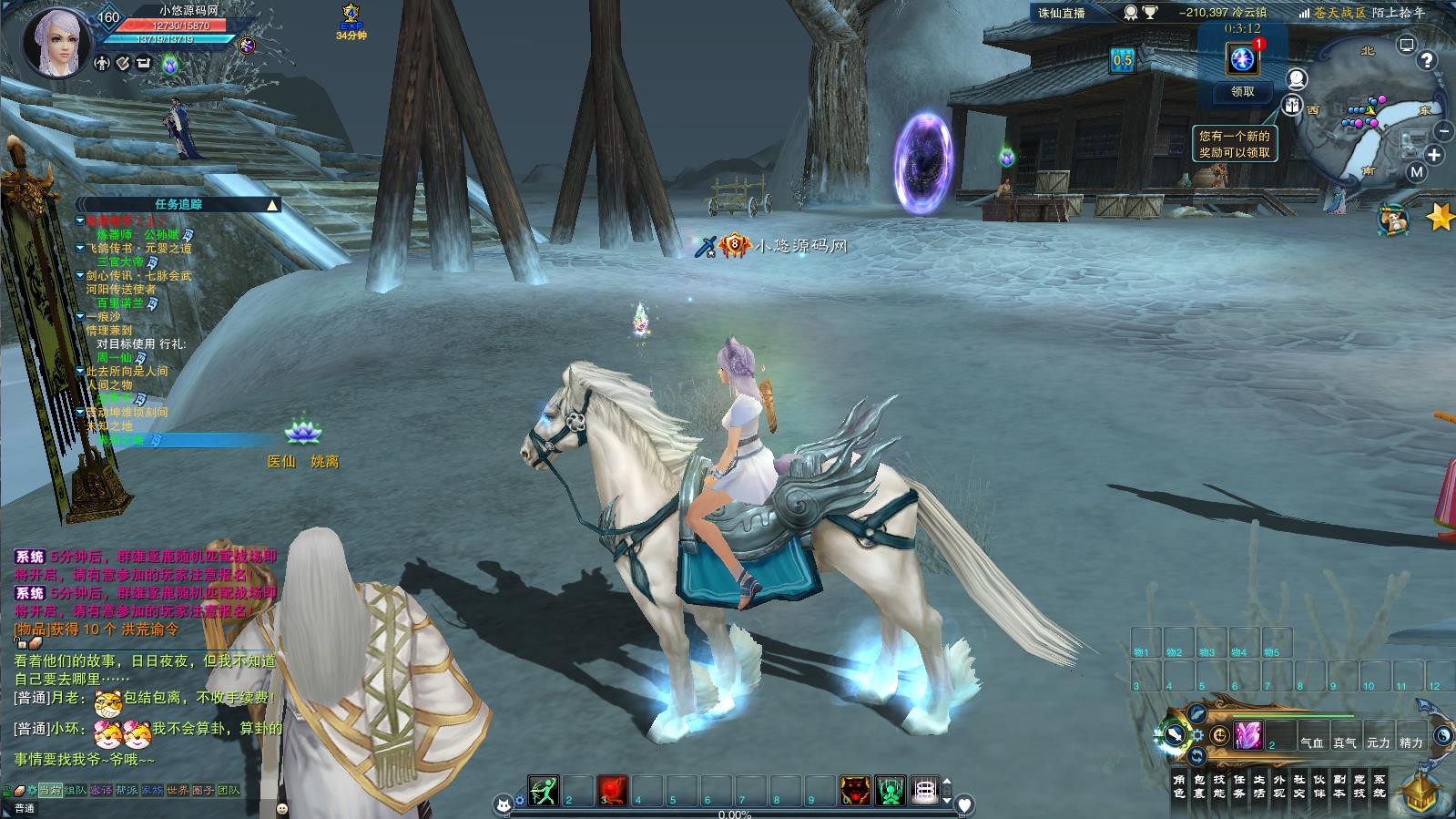
Task: Switch chat to the 世界 channel tab
Action: pyautogui.click(x=178, y=790)
